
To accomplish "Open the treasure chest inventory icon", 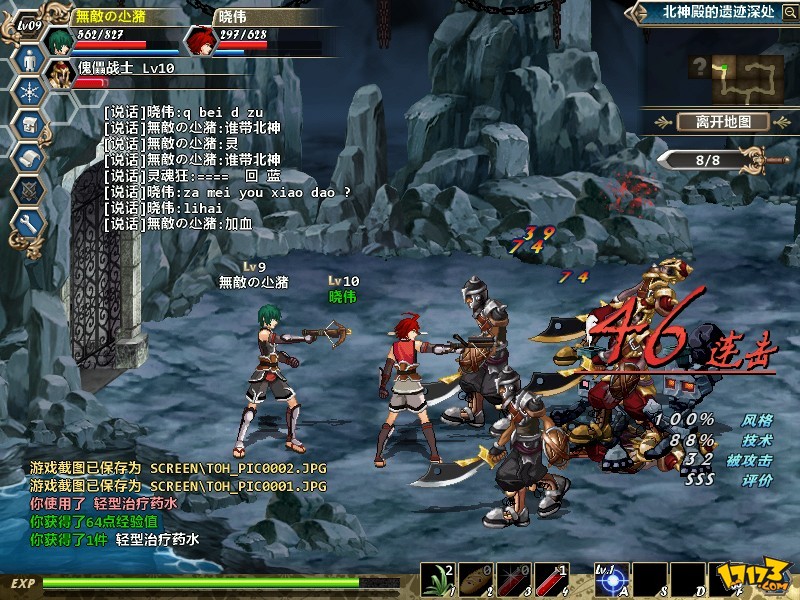I will [27, 124].
